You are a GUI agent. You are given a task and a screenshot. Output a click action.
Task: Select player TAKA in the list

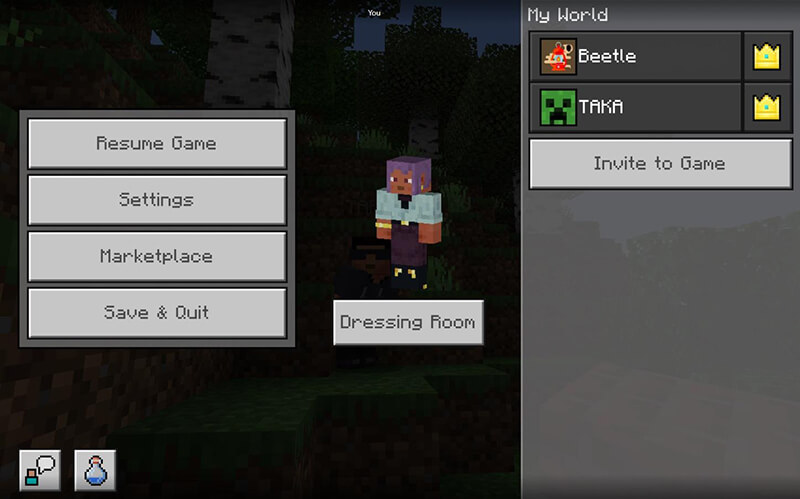636,107
